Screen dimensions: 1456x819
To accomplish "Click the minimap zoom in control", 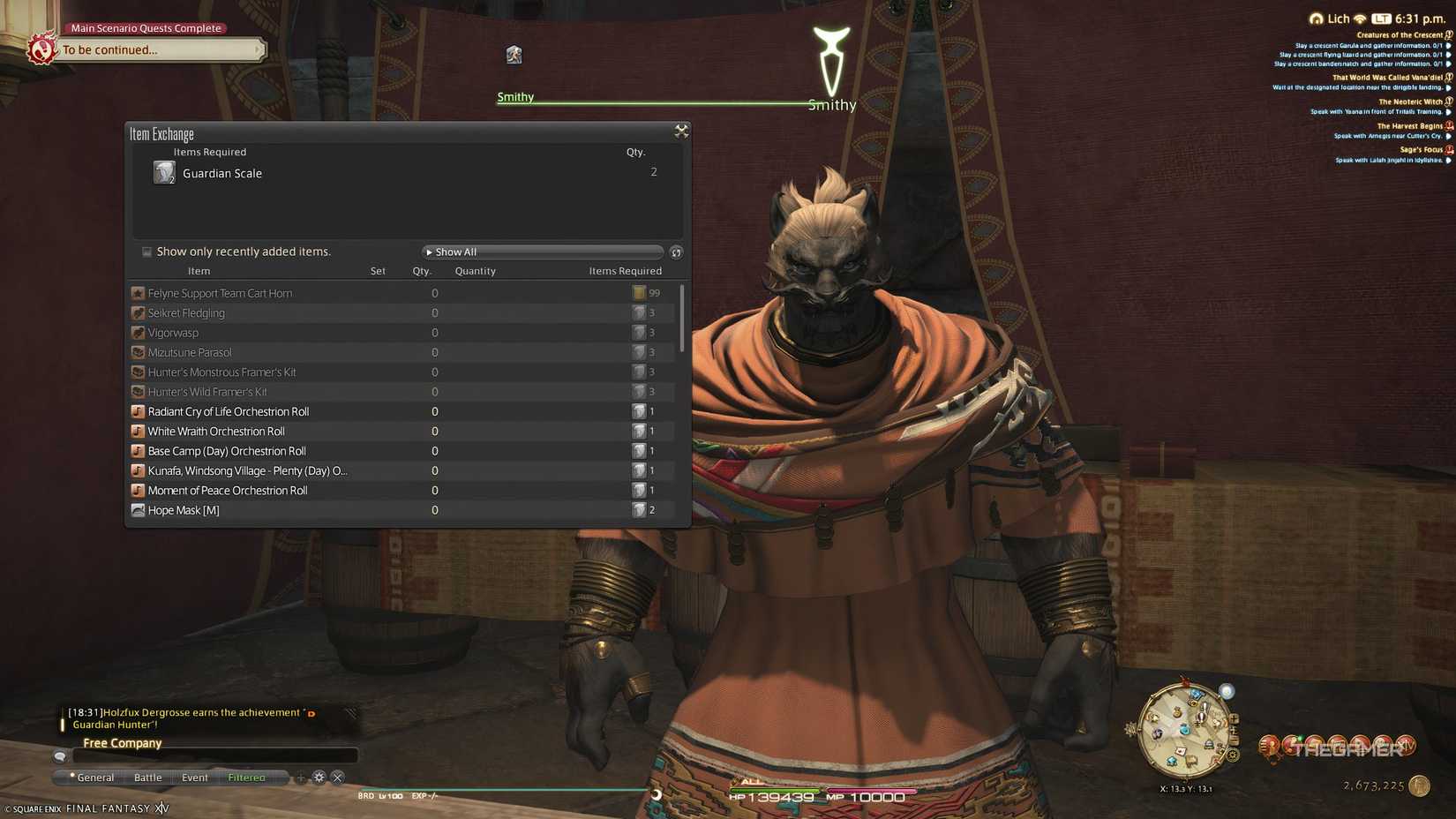I will (1235, 718).
